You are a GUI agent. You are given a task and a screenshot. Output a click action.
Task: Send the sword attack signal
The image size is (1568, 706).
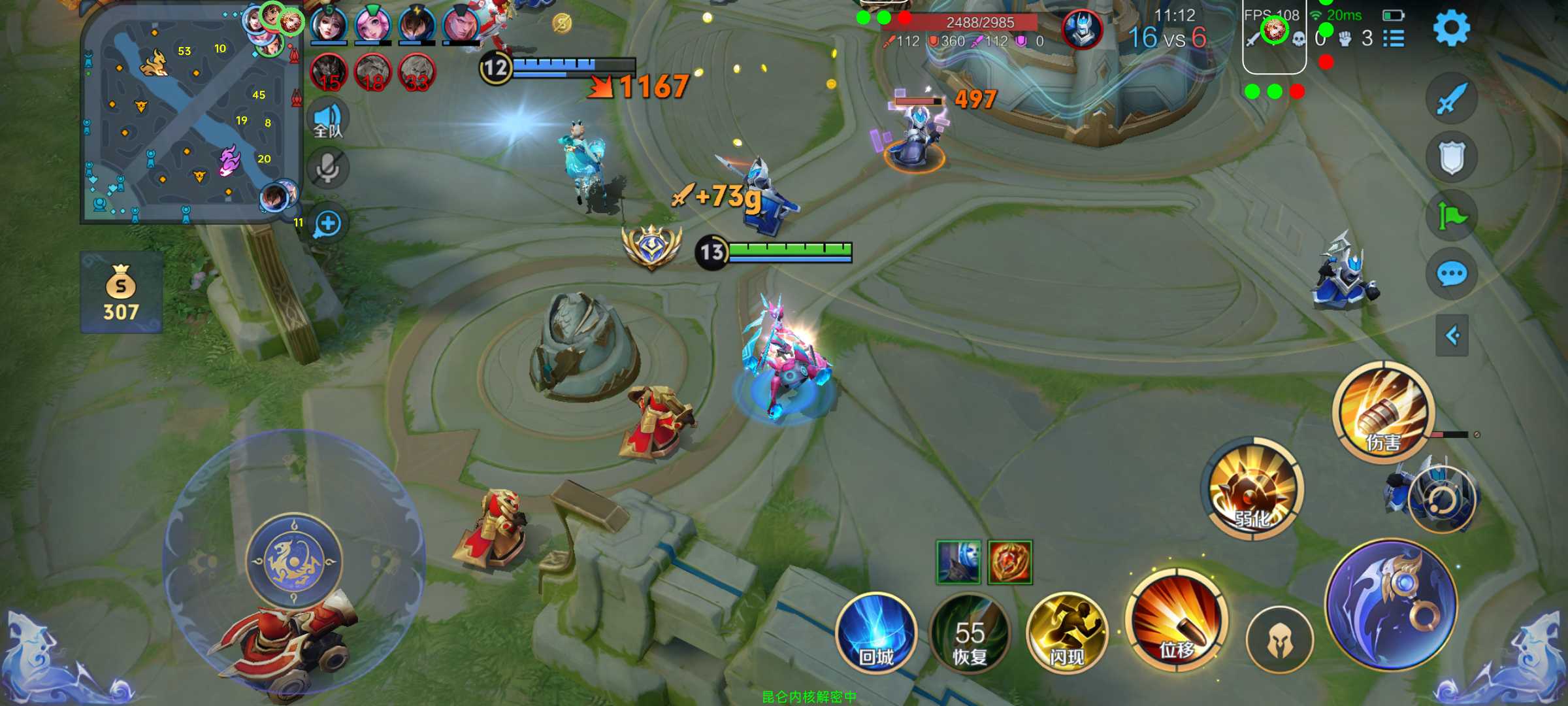tap(1452, 99)
